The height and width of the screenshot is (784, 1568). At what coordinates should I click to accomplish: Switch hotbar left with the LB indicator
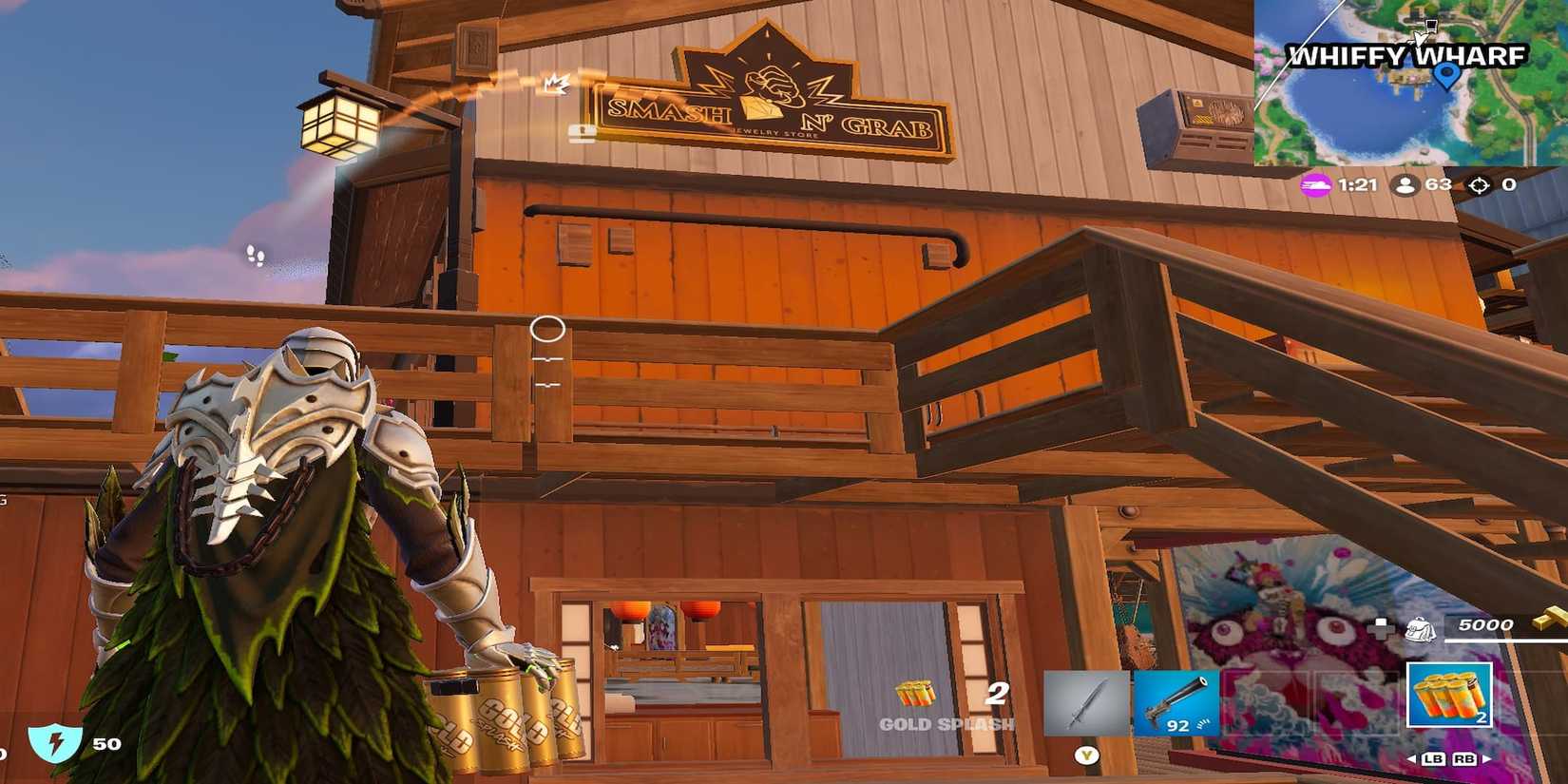[1434, 758]
